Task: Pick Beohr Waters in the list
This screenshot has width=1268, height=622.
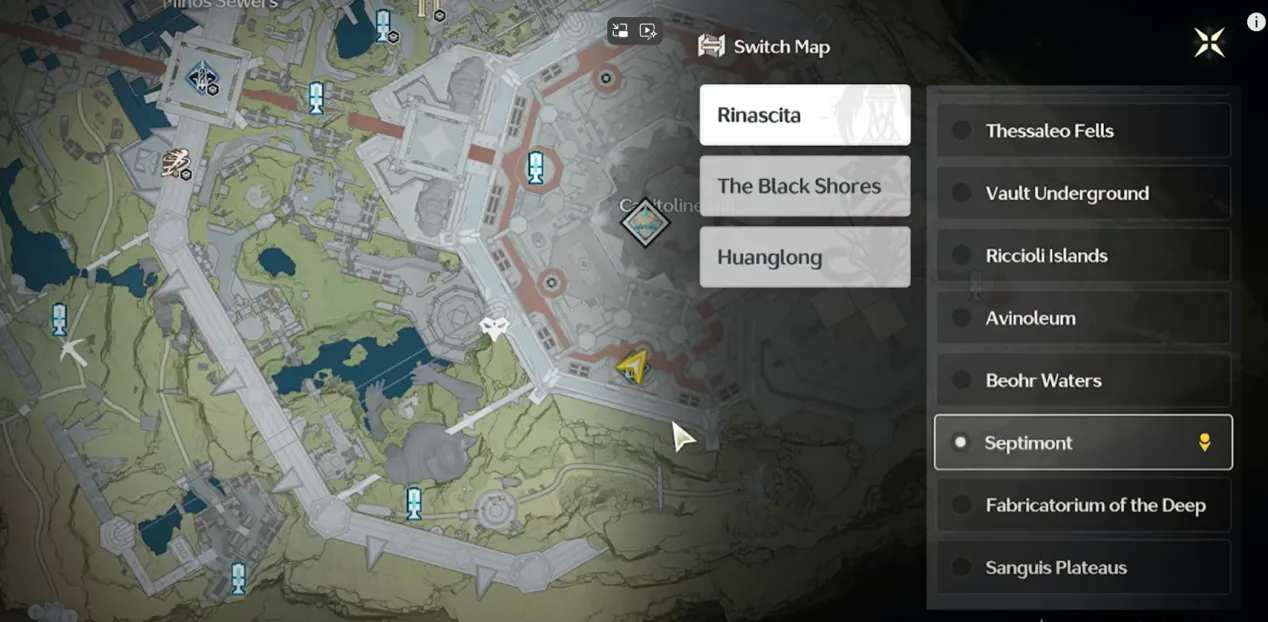Action: (1082, 380)
